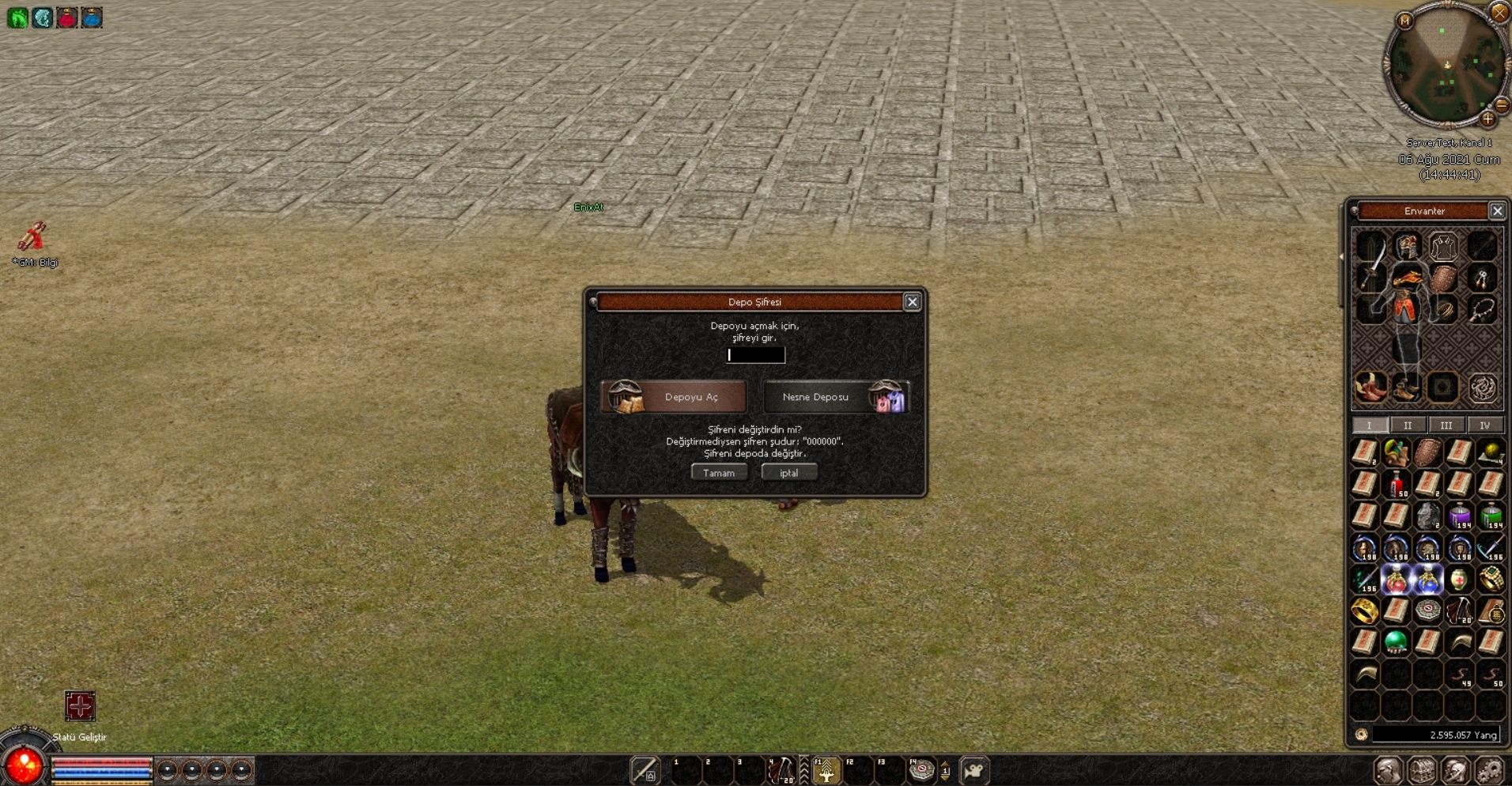Viewport: 1512px width, 786px height.
Task: Select the green orb item in inventory
Action: tap(1397, 641)
